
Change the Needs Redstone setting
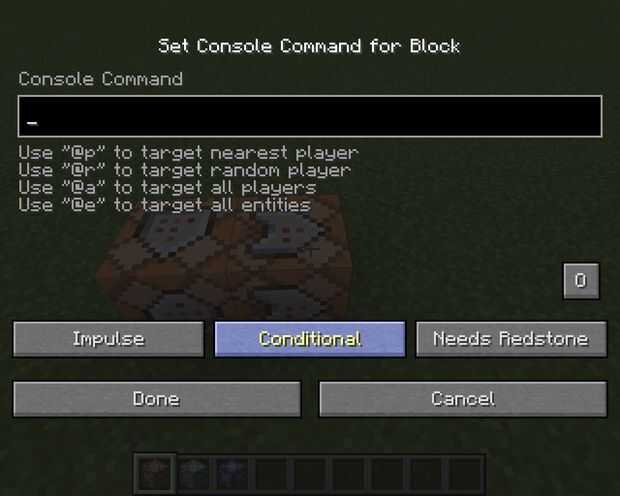click(511, 339)
